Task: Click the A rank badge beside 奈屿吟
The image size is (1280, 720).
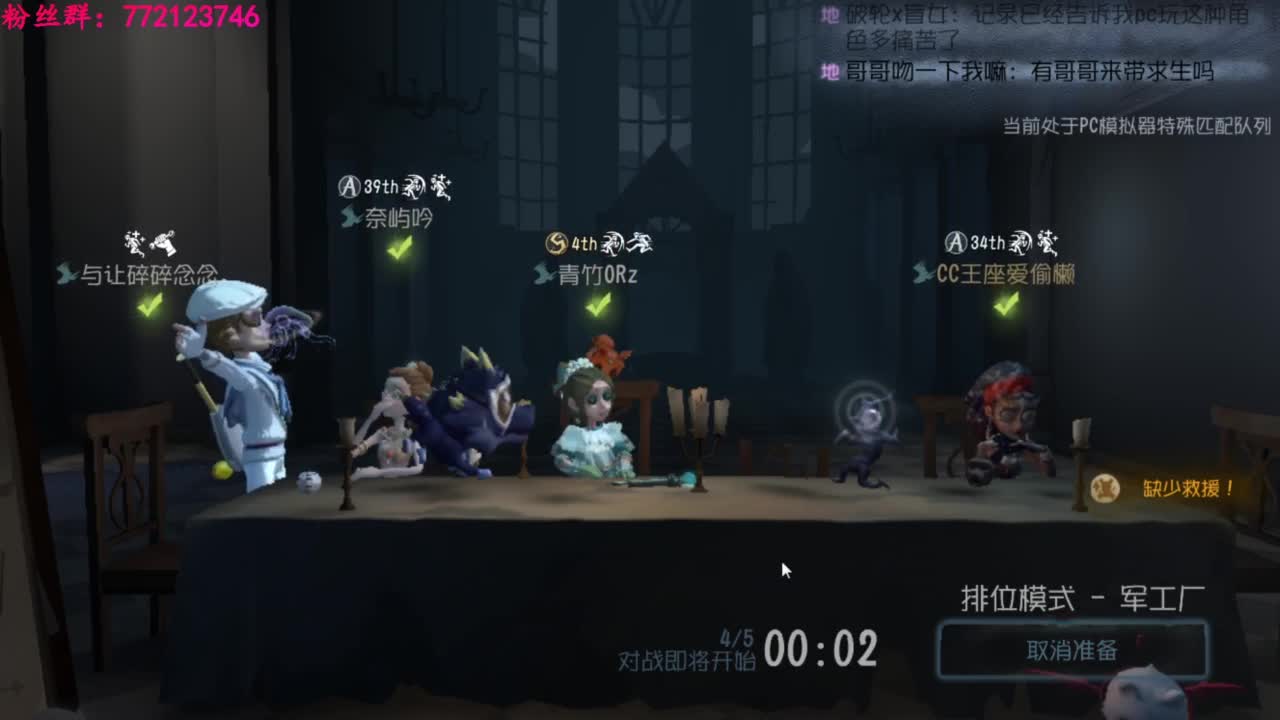Action: coord(347,184)
